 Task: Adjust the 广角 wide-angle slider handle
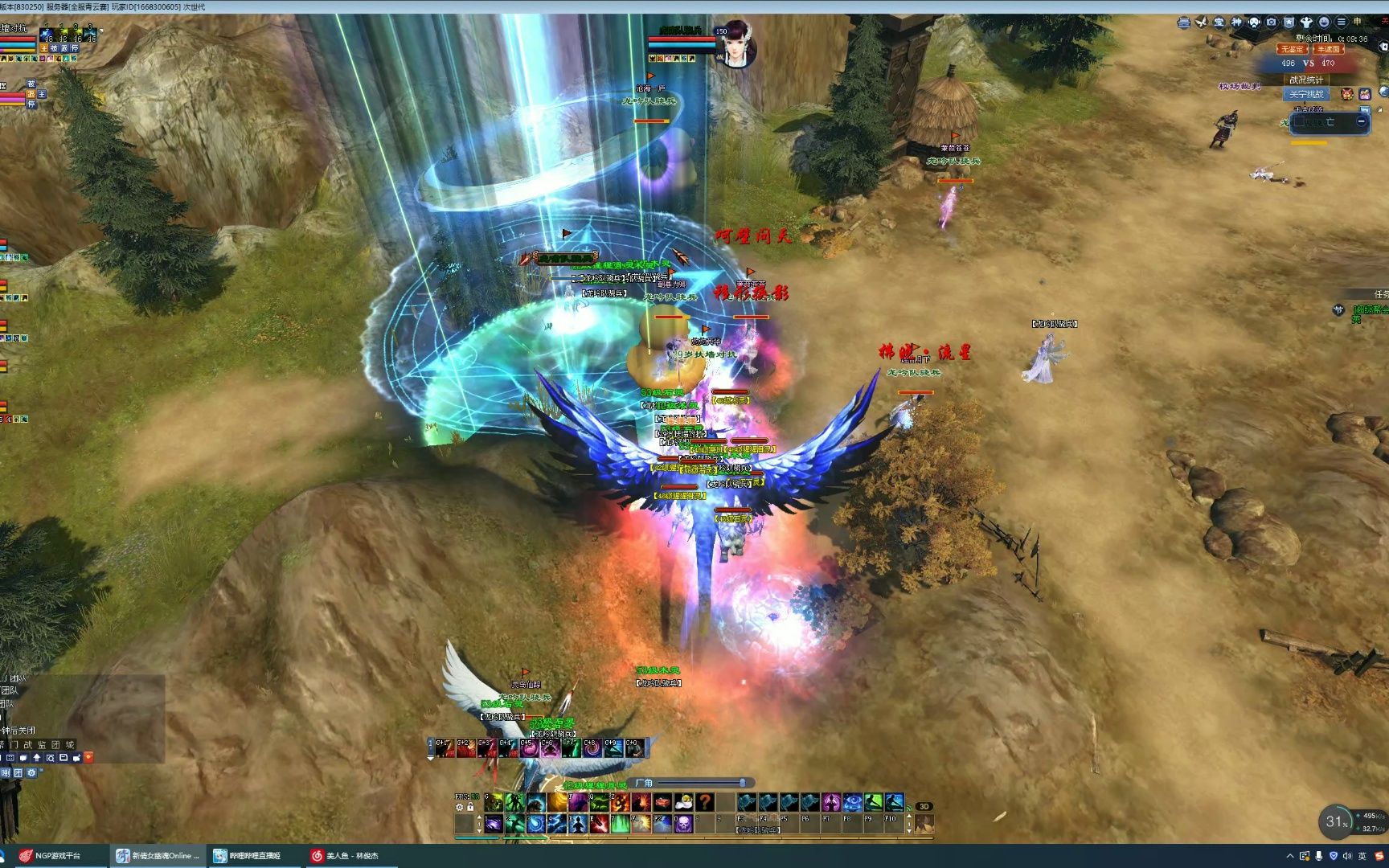point(743,783)
